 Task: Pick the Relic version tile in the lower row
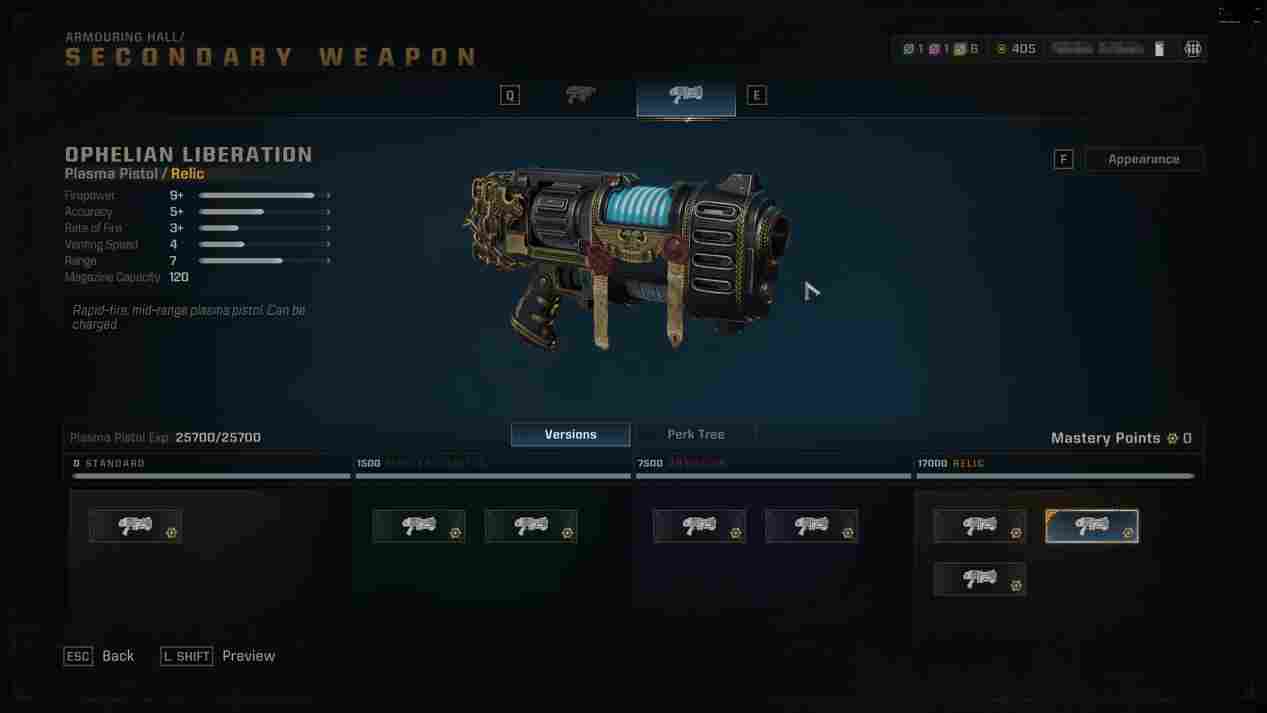point(979,579)
